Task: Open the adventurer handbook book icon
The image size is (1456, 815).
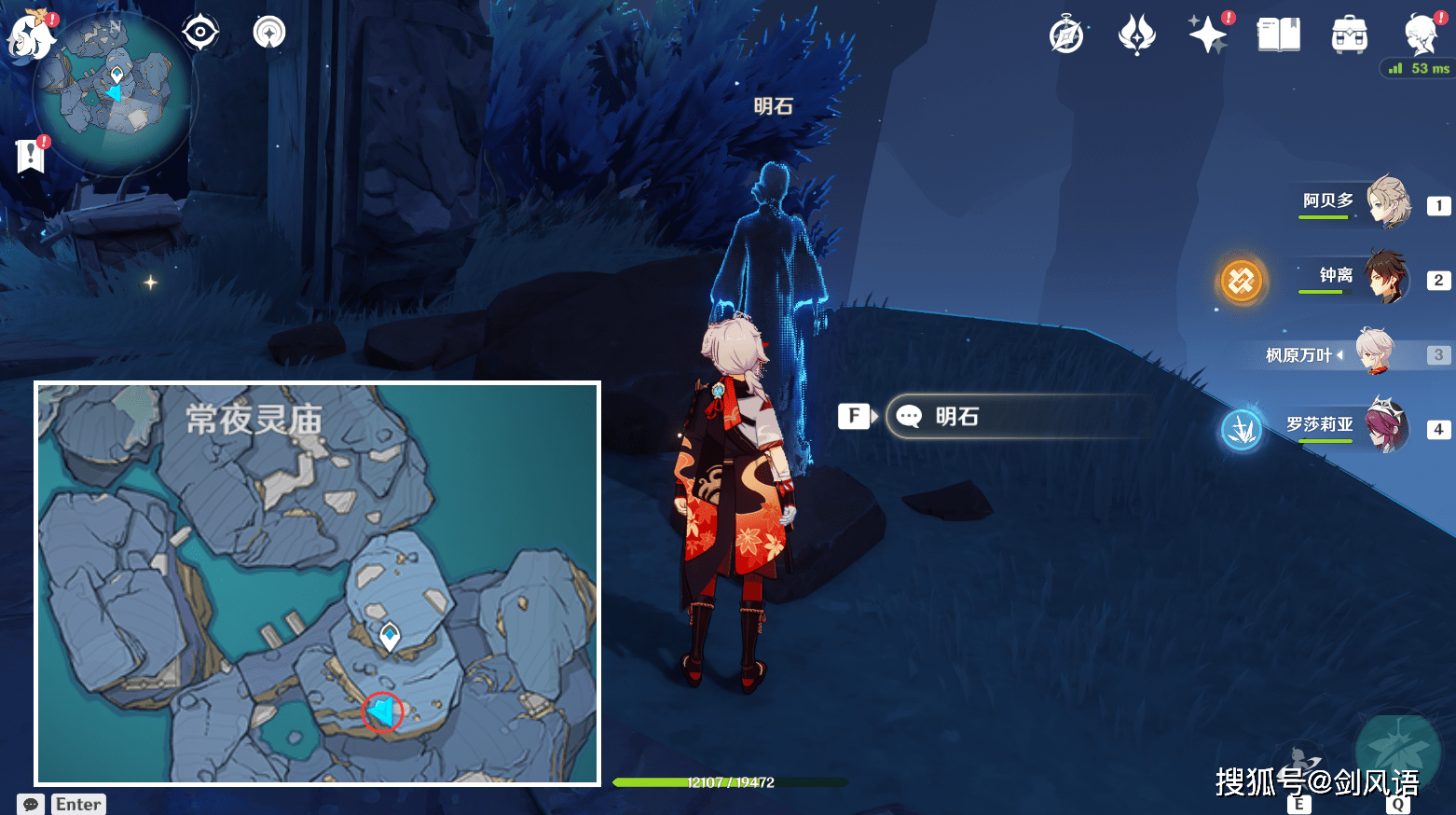Action: click(x=1278, y=35)
